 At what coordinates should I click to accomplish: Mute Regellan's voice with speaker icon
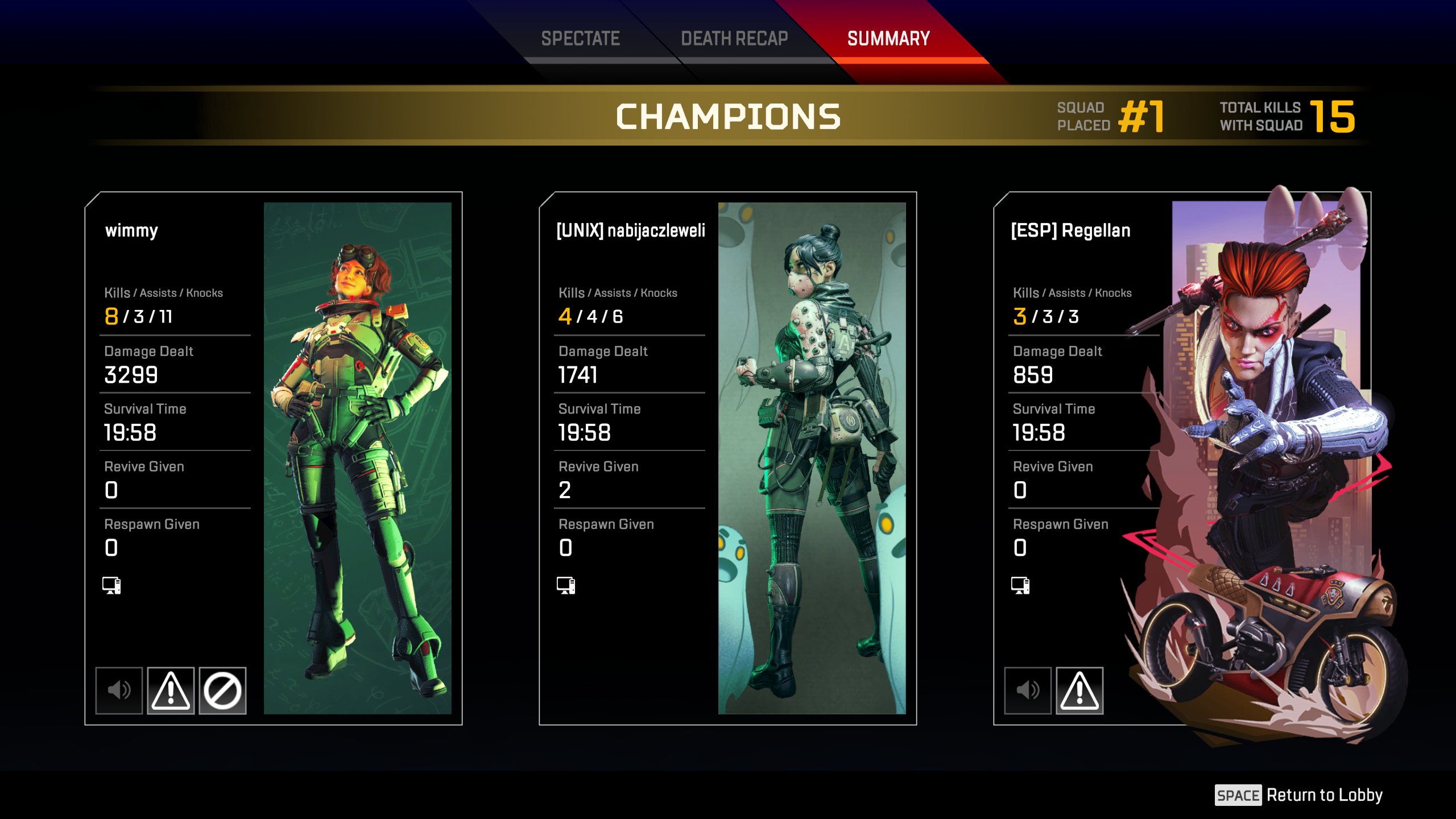point(1028,690)
